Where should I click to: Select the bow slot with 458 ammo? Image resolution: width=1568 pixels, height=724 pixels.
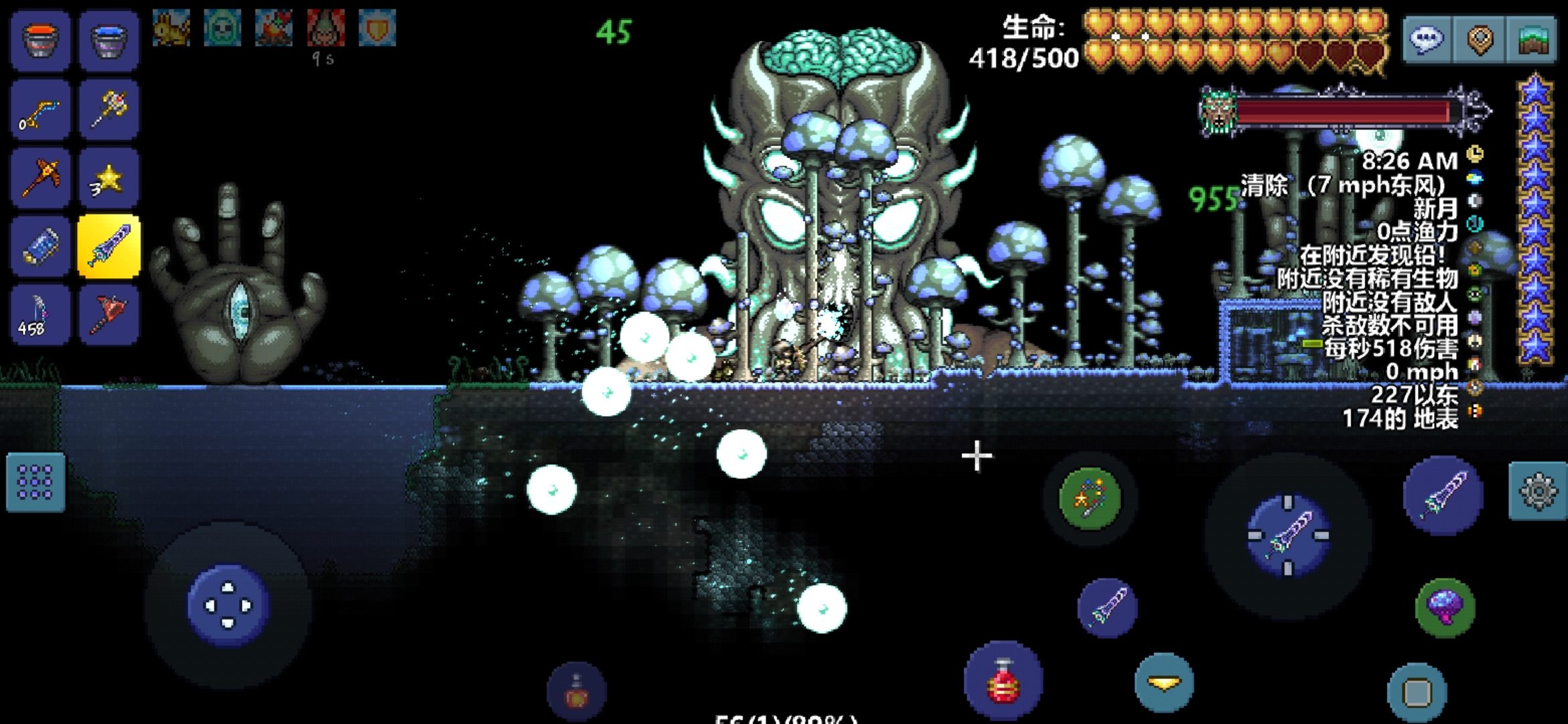pos(40,315)
